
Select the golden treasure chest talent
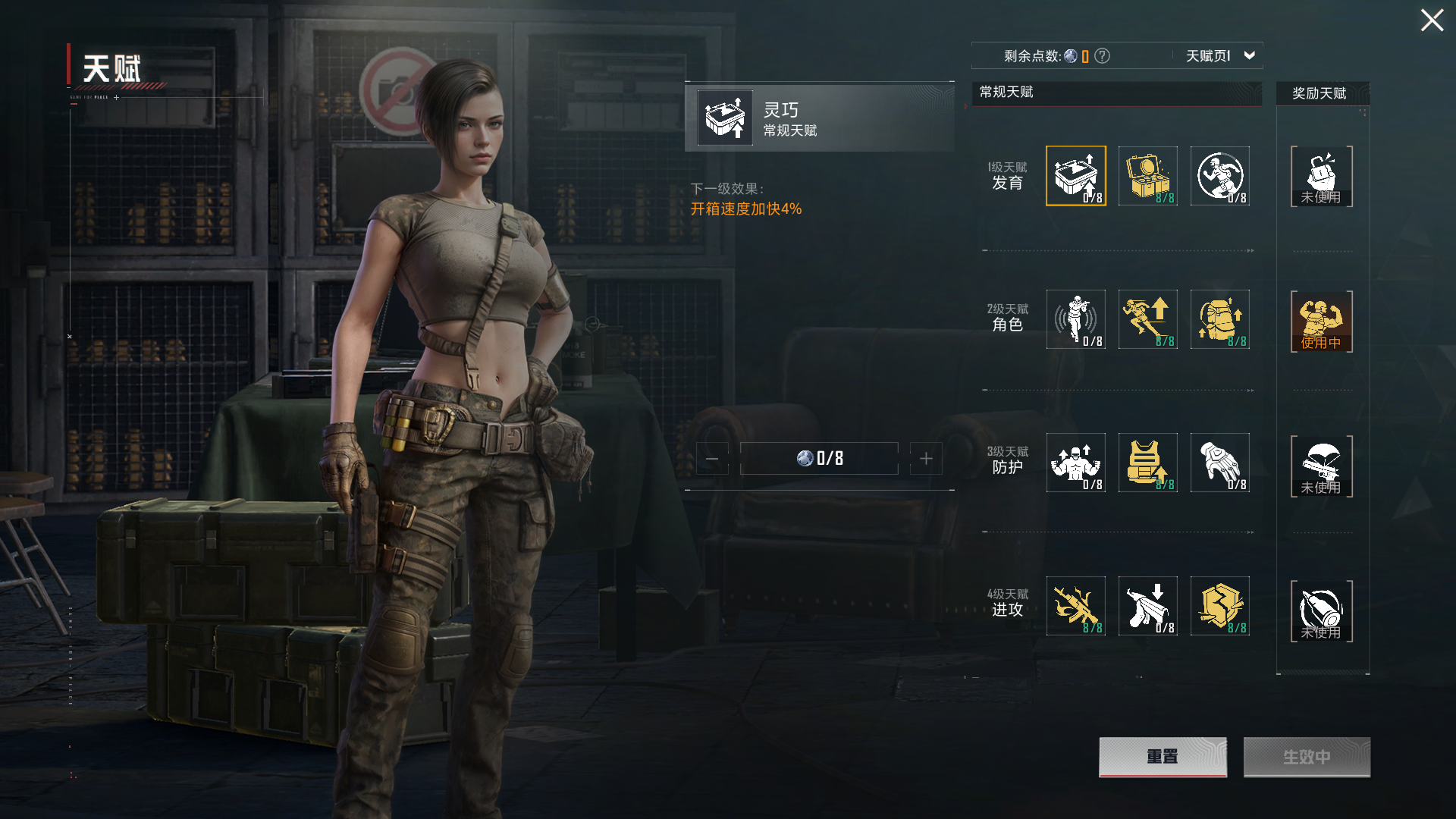(1147, 176)
